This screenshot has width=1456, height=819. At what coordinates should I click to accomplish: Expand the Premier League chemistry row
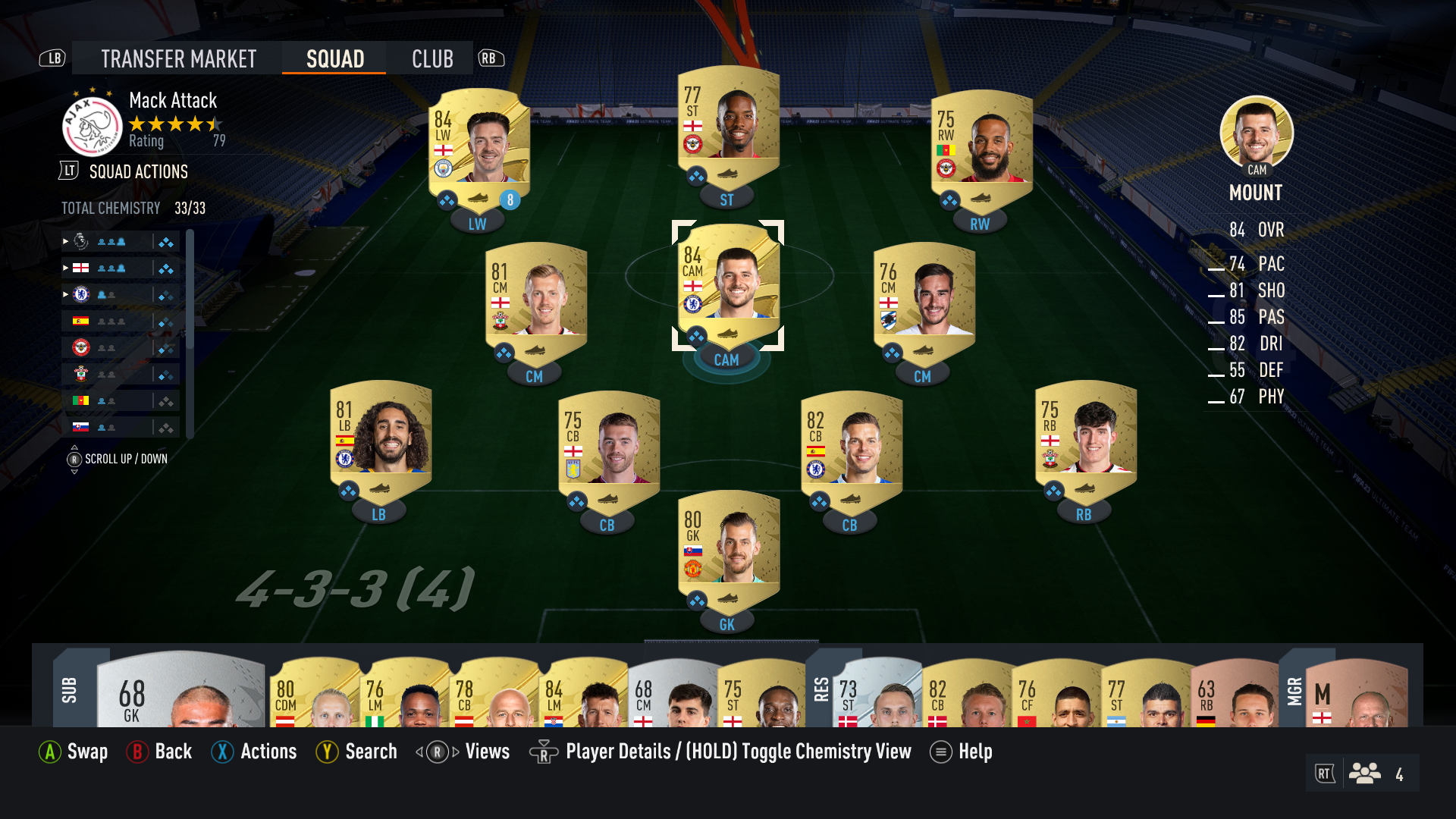click(x=64, y=241)
